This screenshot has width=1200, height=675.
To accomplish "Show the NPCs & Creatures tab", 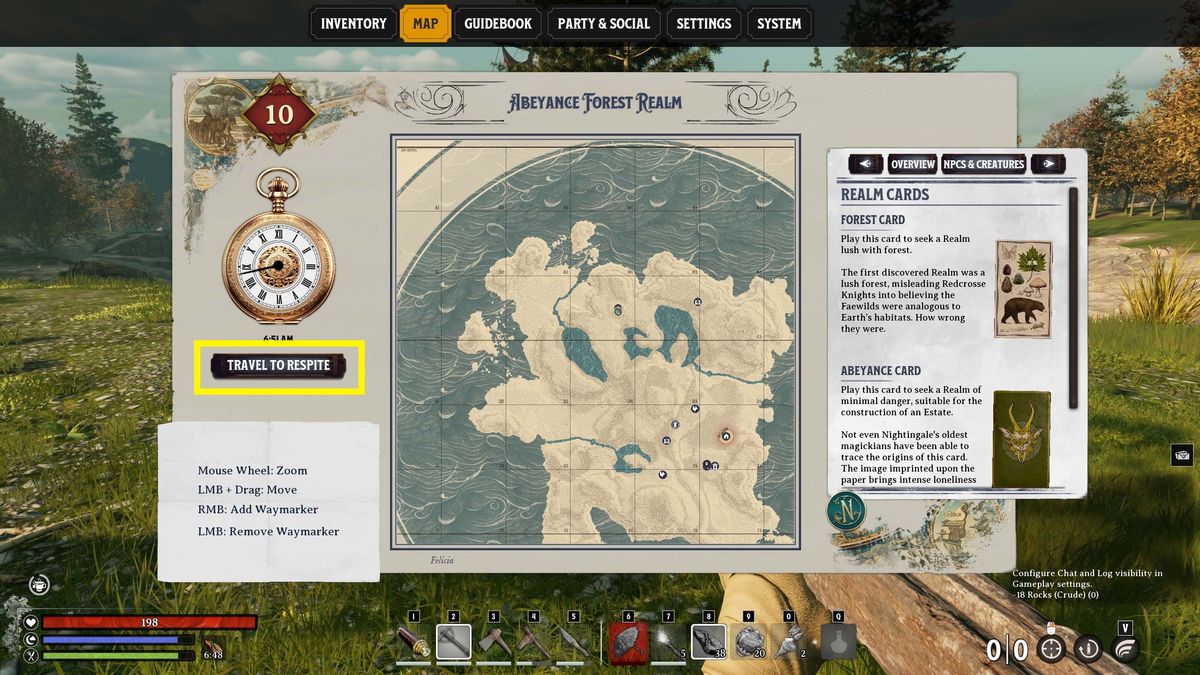I will [x=983, y=164].
